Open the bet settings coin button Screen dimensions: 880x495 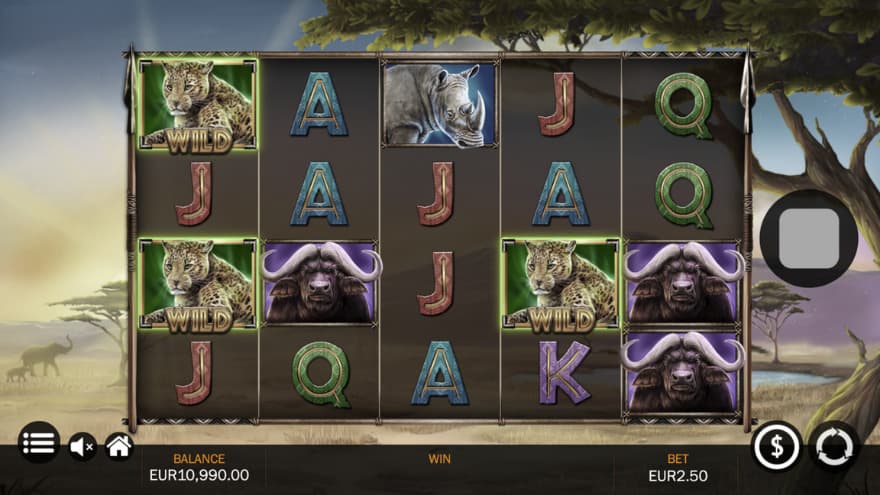click(x=777, y=445)
